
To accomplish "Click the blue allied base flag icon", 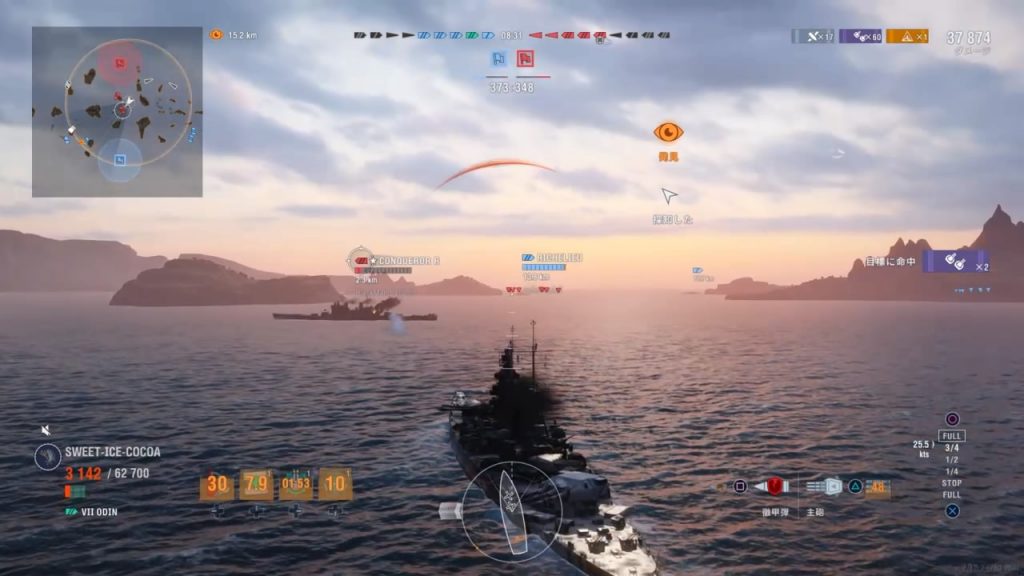I will tap(498, 59).
